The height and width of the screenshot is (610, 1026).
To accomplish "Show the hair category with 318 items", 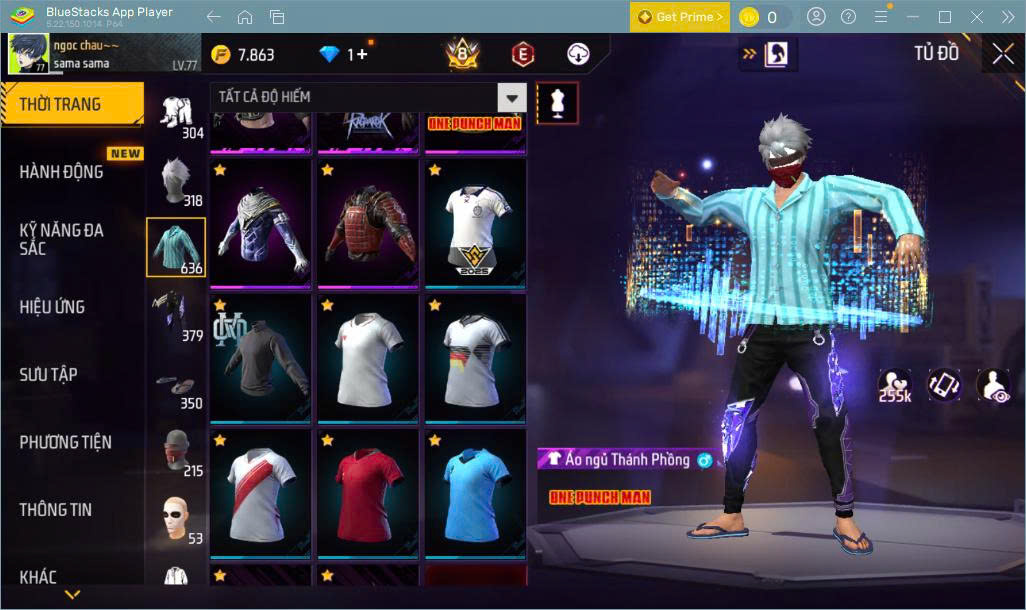I will tap(177, 182).
